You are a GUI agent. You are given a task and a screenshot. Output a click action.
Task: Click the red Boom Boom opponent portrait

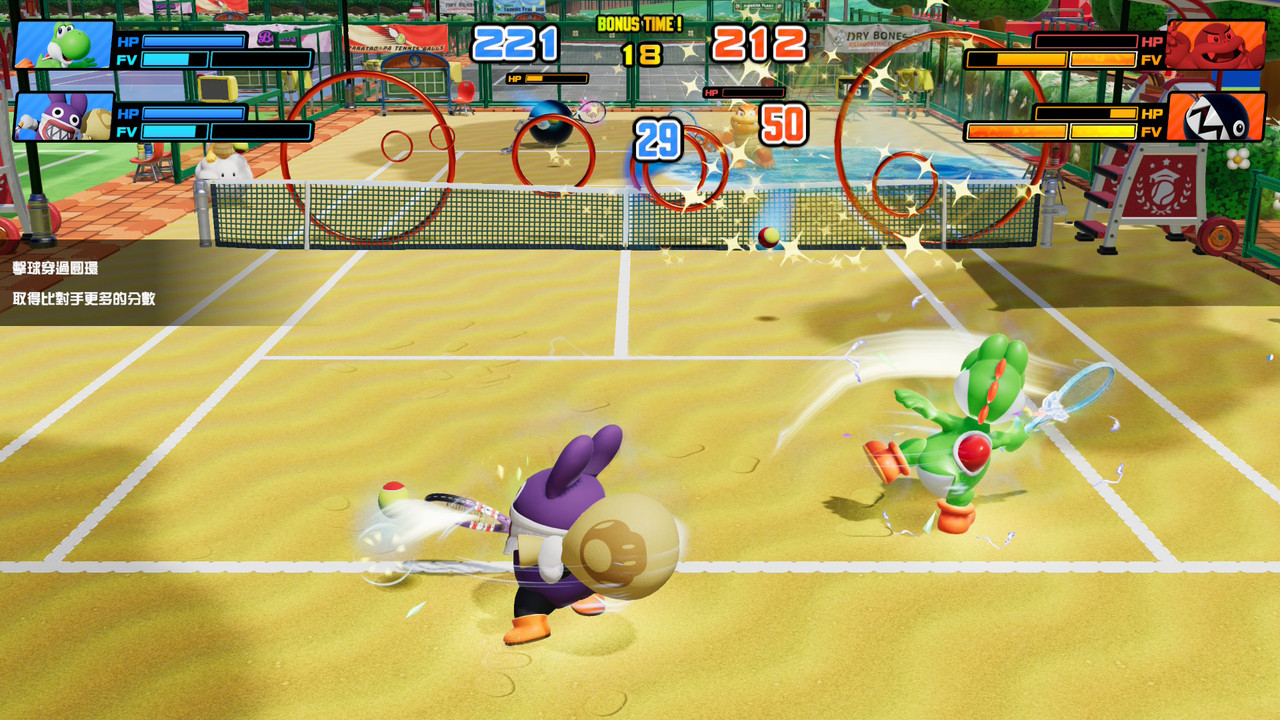1215,45
